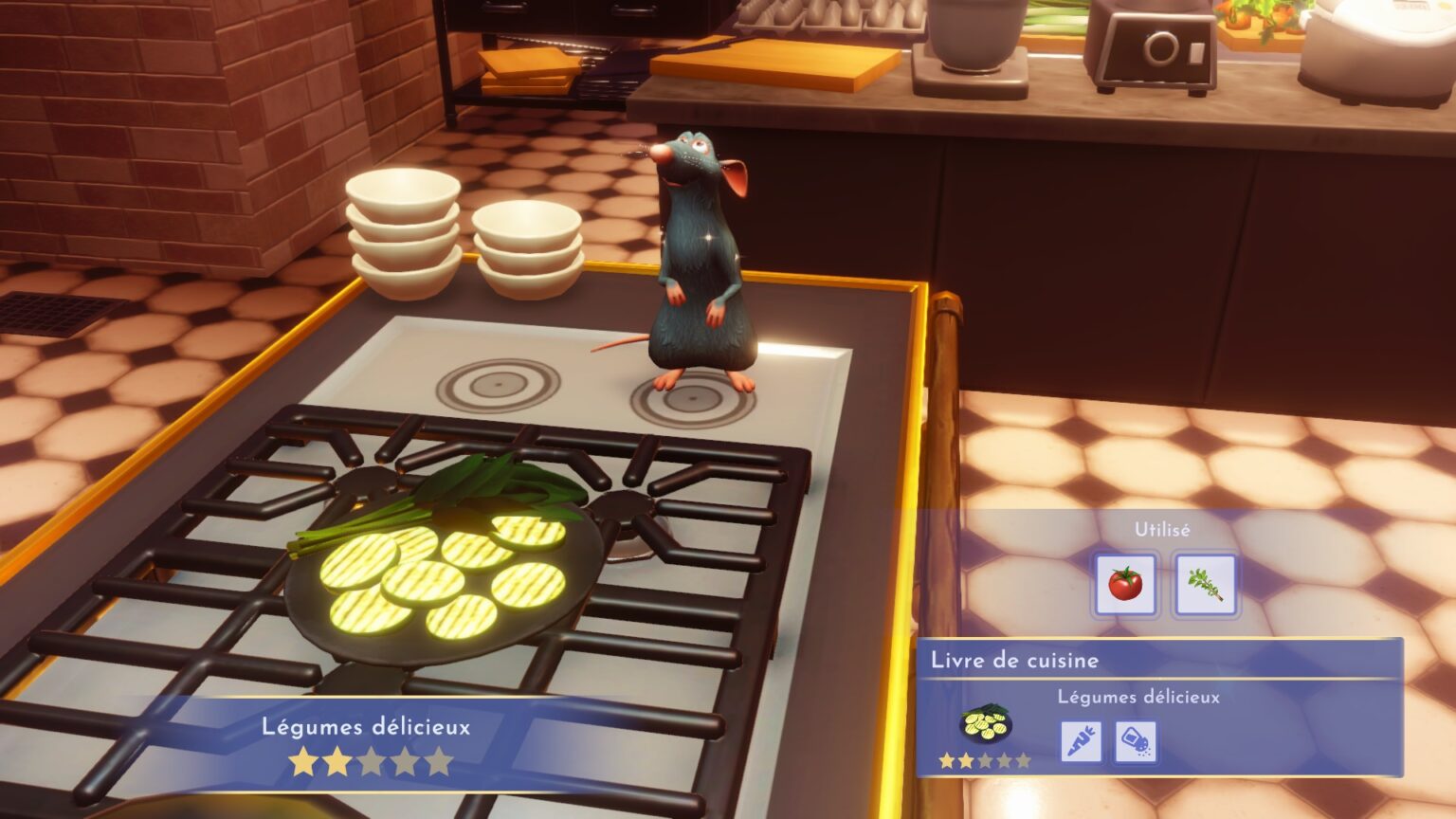
Task: Click the Légumes délicieux title on the stove banner
Action: pyautogui.click(x=366, y=727)
